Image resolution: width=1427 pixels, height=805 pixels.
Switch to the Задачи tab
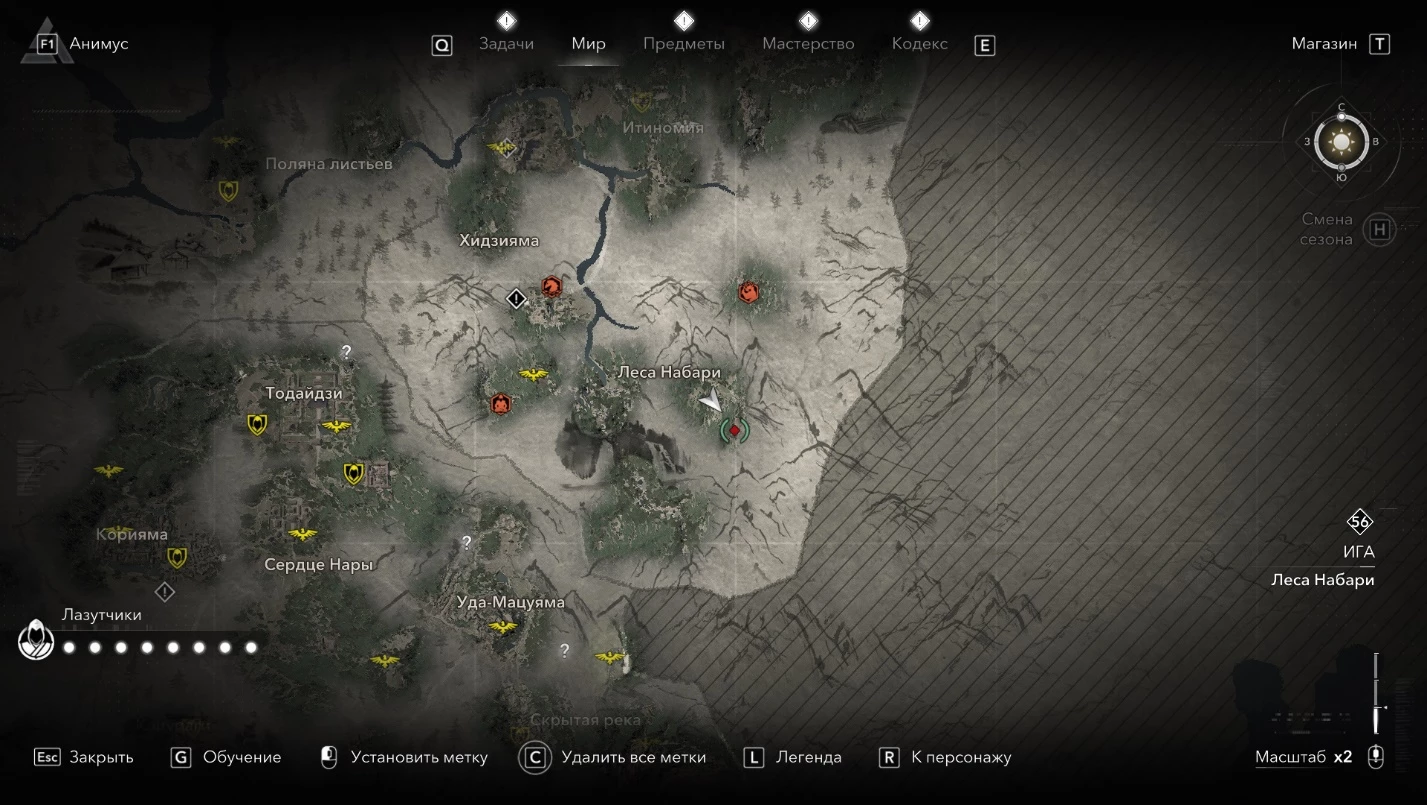pyautogui.click(x=506, y=44)
